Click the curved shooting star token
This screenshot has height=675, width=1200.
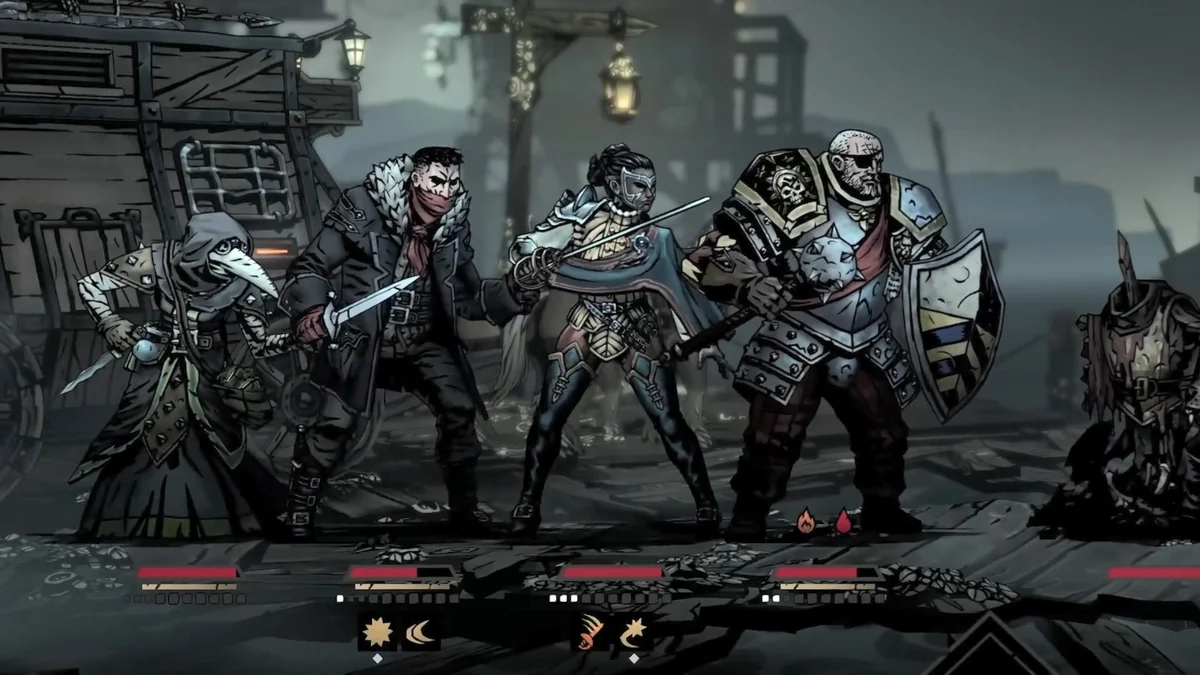(x=632, y=632)
